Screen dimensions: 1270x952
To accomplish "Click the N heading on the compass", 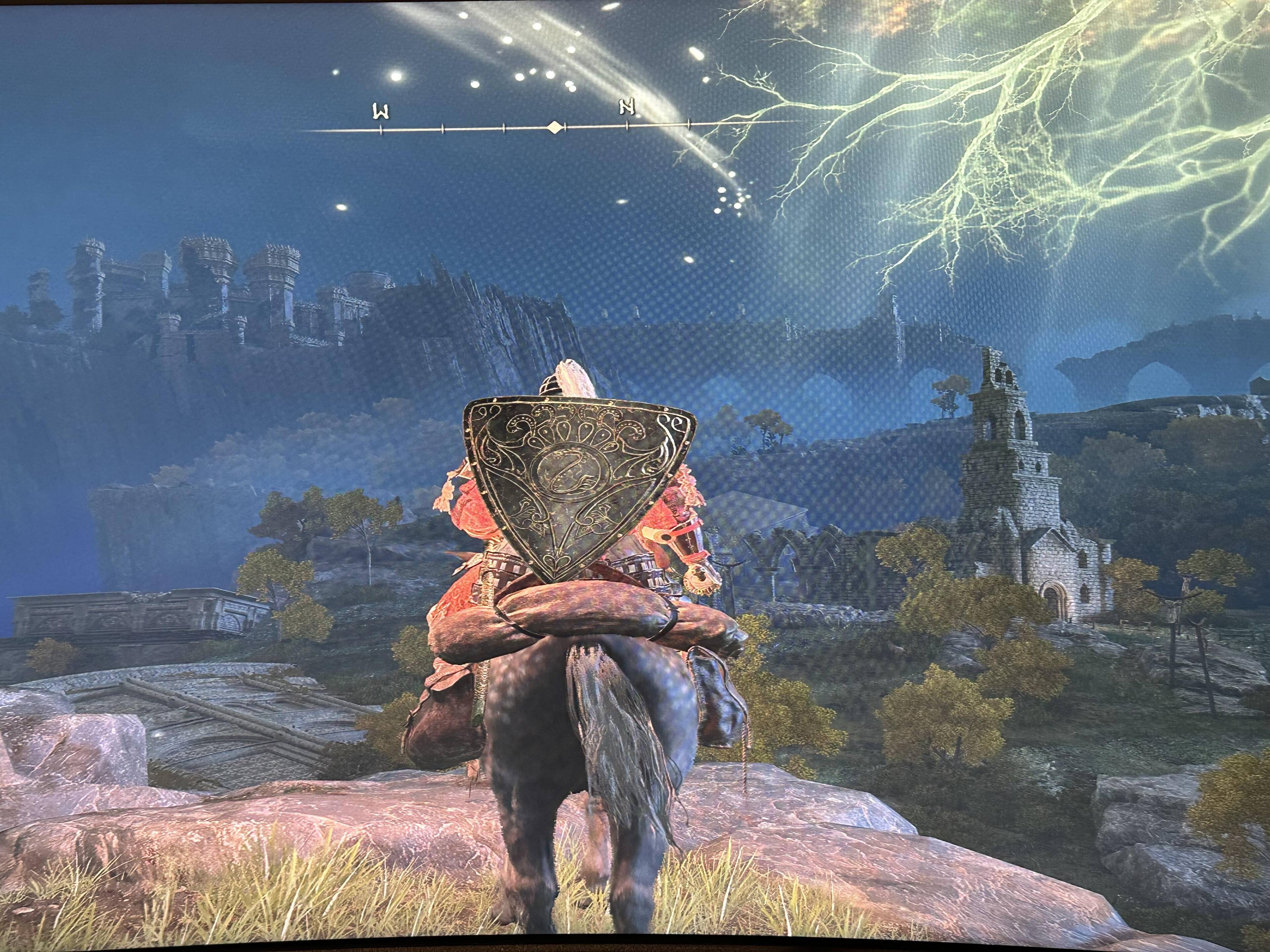I will (x=627, y=107).
